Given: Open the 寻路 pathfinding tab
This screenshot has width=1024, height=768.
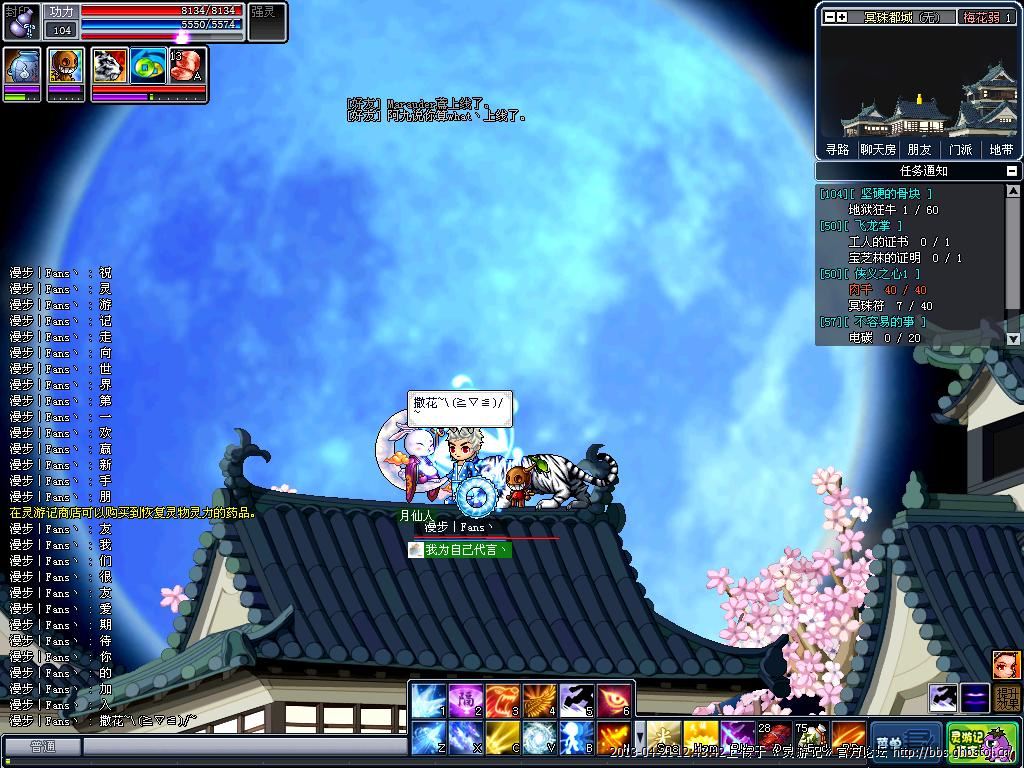Looking at the screenshot, I should 837,150.
